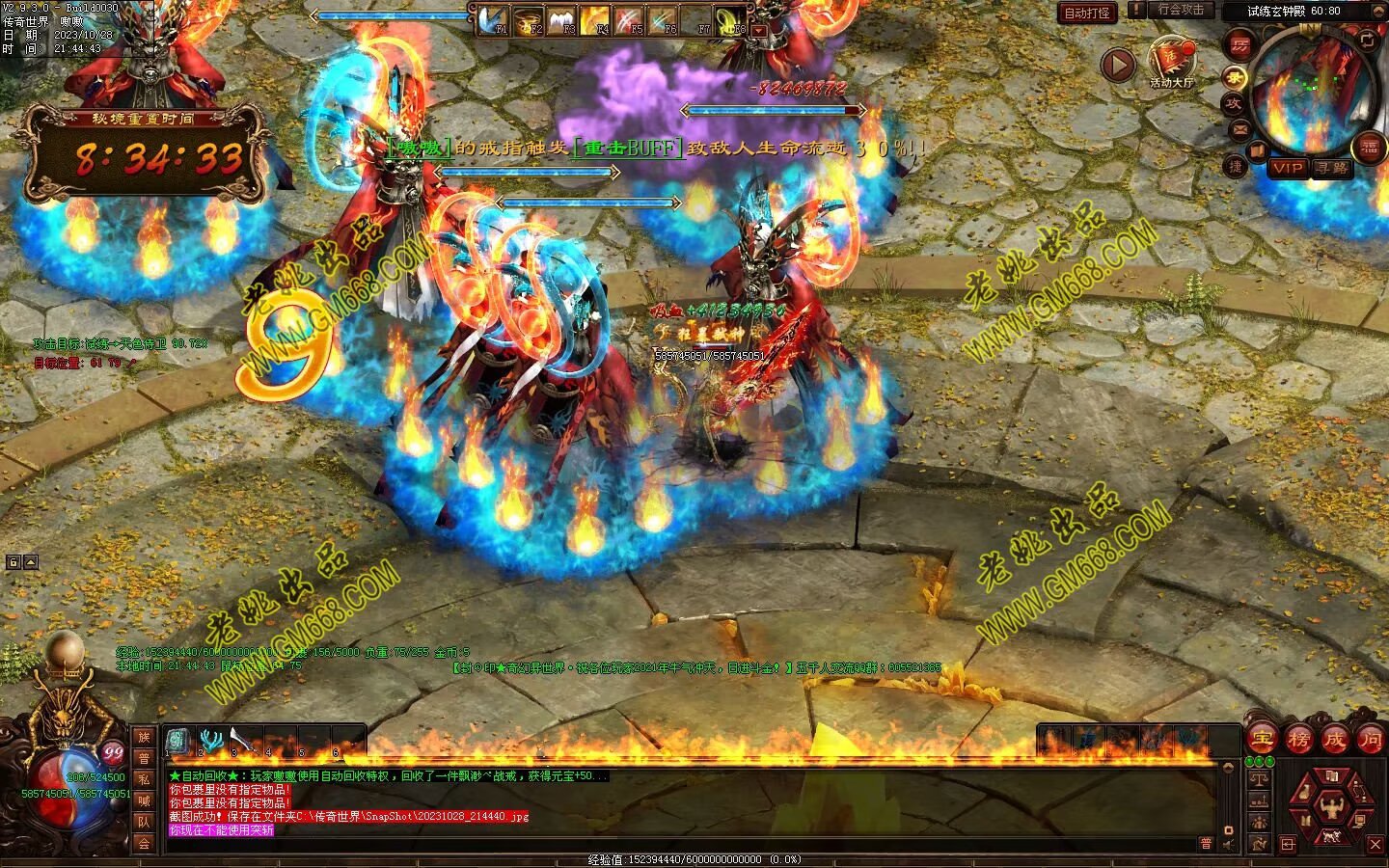Toggle the 自动打怪 auto-fight button
Viewport: 1389px width, 868px height.
click(1087, 13)
